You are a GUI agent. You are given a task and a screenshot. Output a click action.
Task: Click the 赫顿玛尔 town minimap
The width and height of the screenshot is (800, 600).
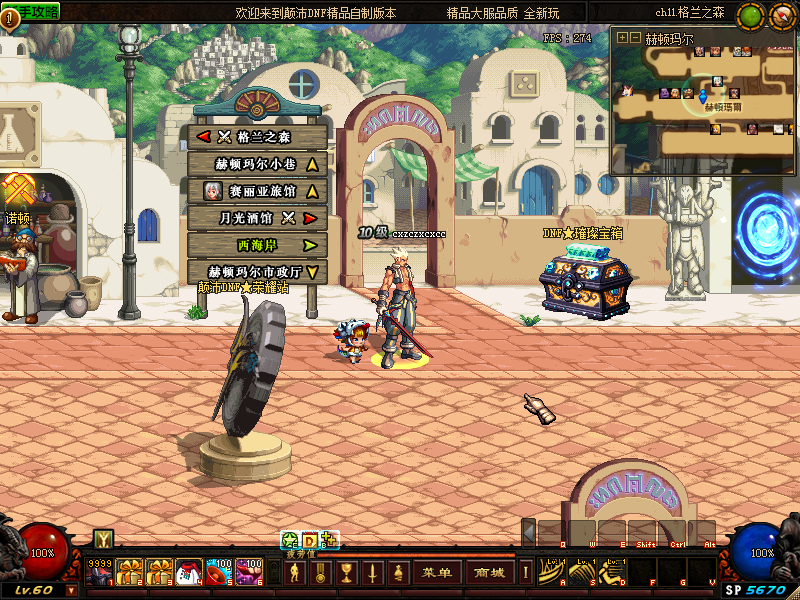(703, 106)
